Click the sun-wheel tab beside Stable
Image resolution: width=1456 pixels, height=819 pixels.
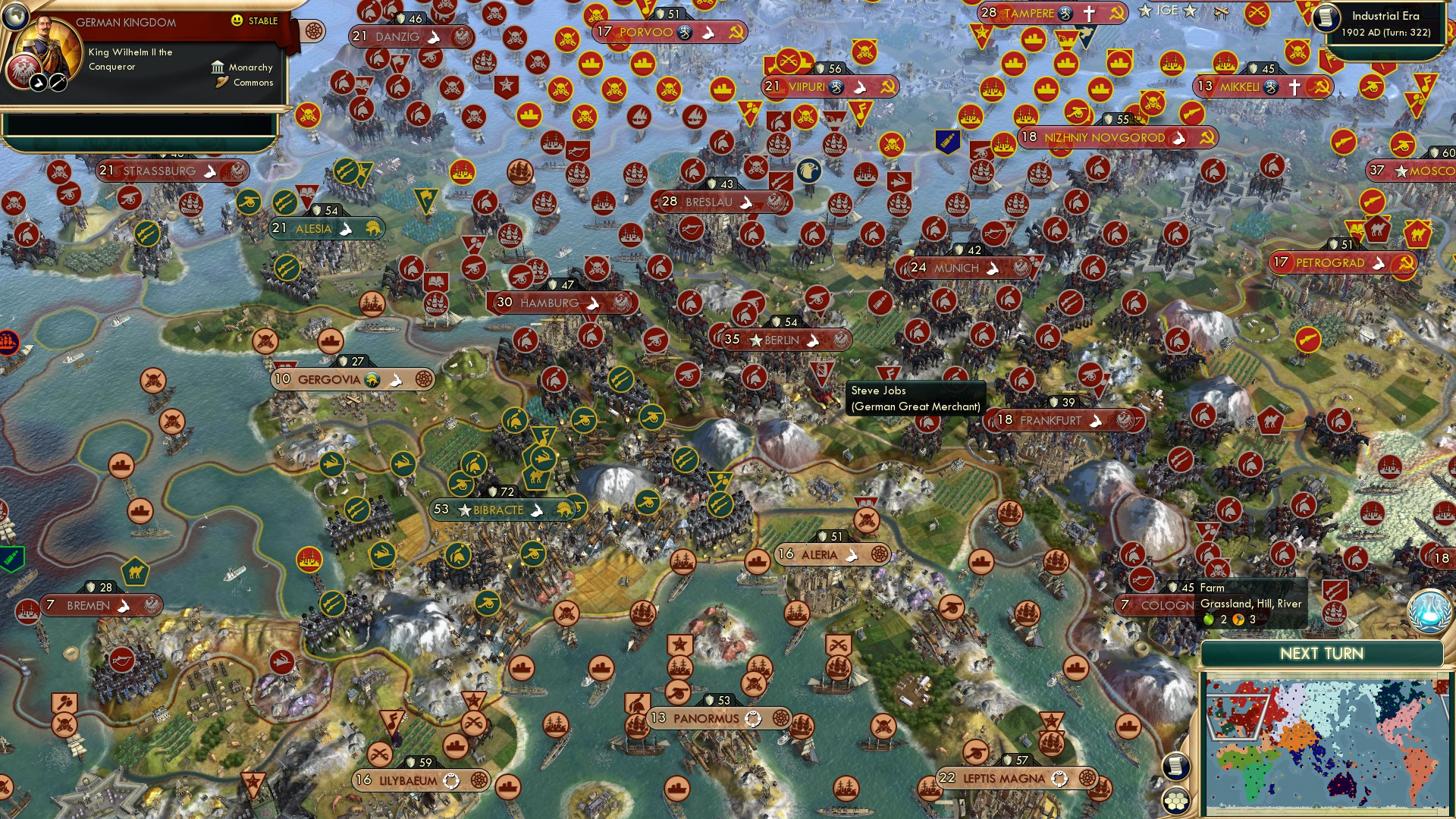pyautogui.click(x=313, y=31)
